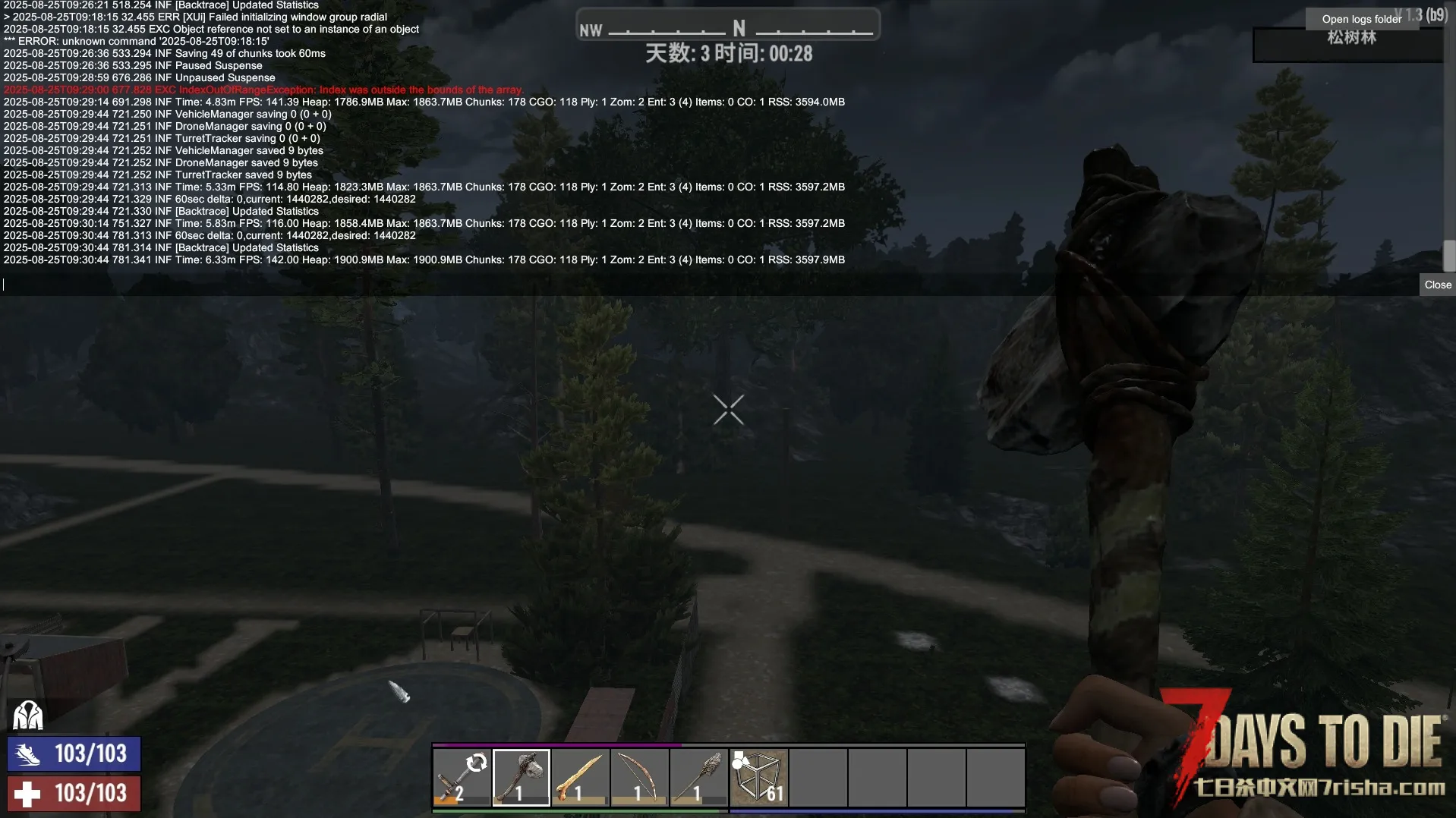Select the pipe weapon hotbar slot
The width and height of the screenshot is (1456, 818).
[462, 777]
